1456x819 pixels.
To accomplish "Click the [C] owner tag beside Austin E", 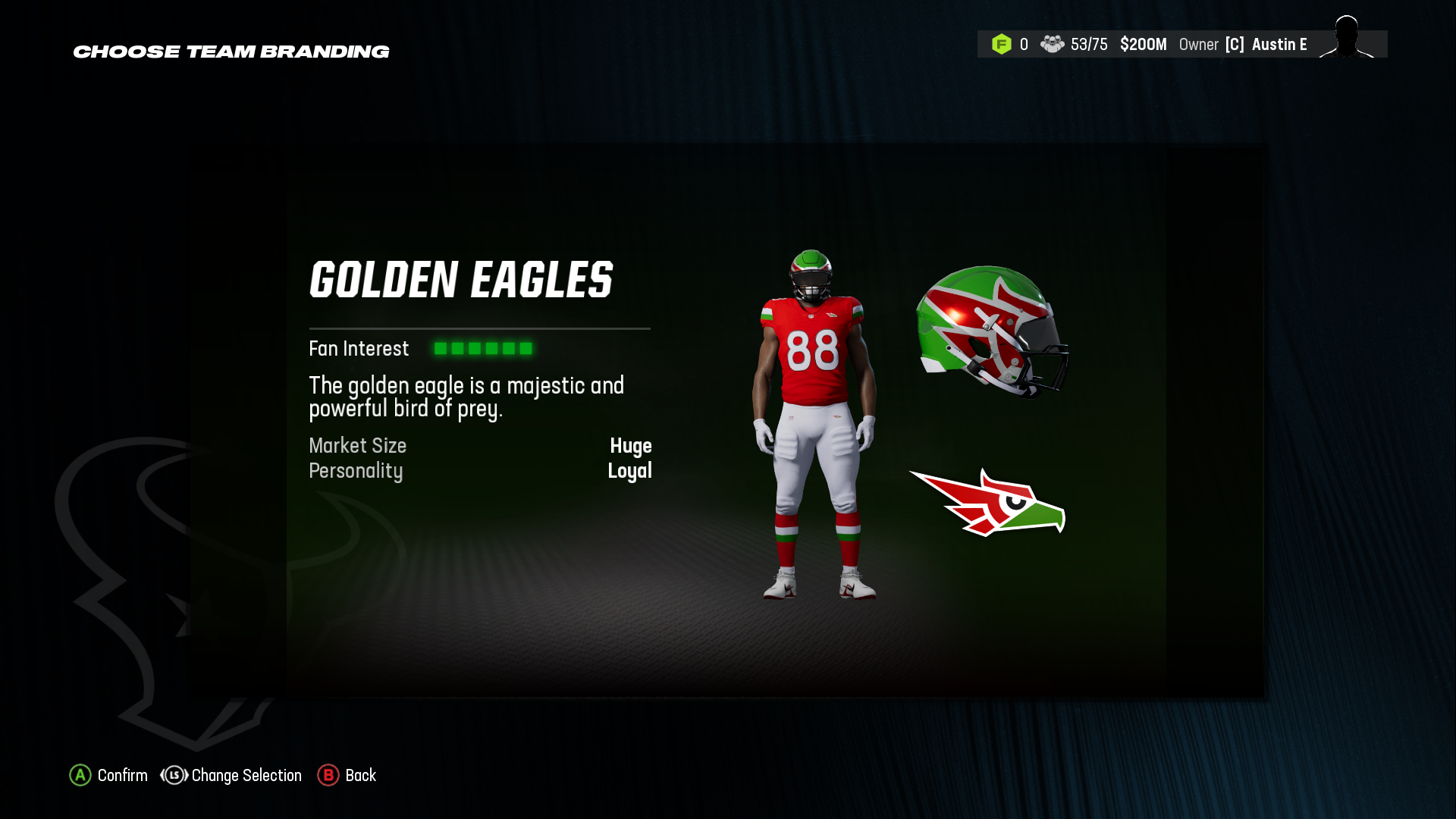I will point(1235,44).
